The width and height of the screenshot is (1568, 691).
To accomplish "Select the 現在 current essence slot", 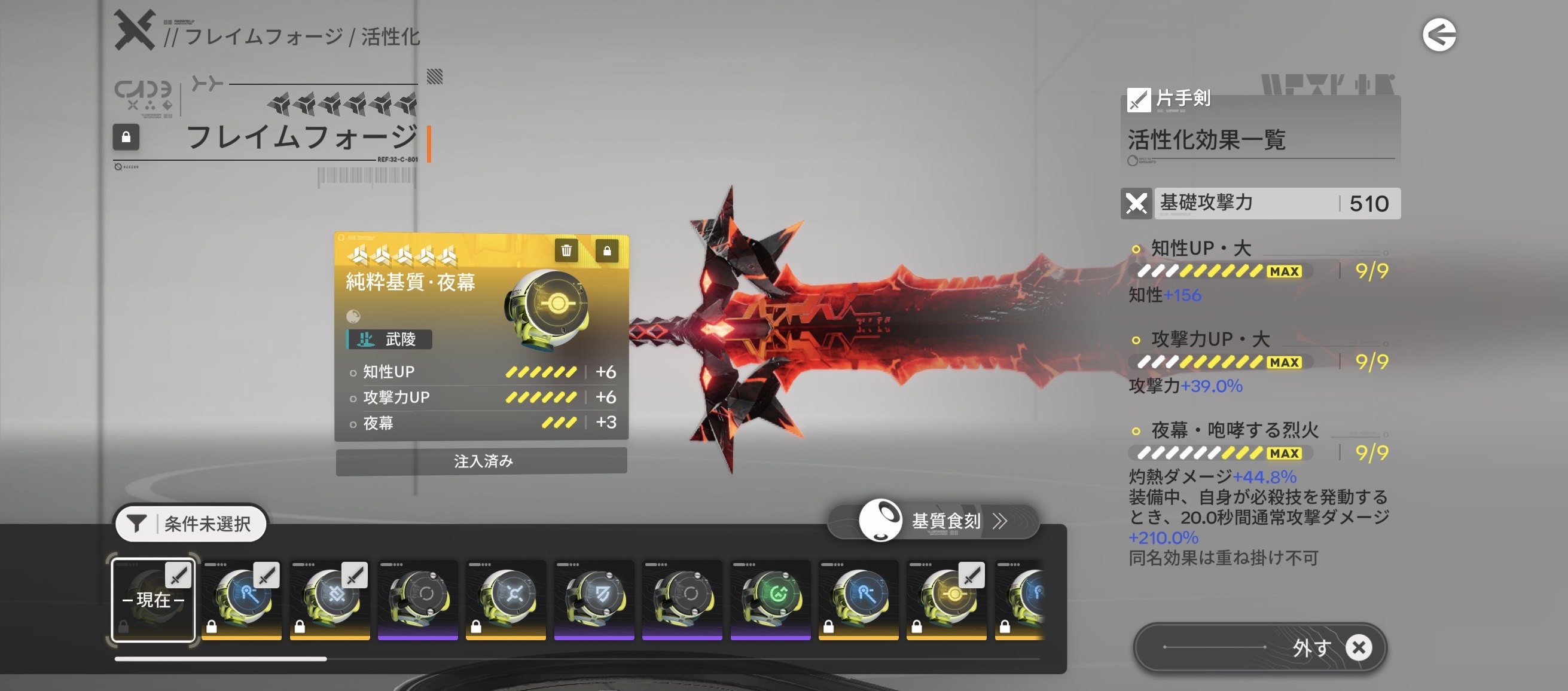I will (153, 600).
